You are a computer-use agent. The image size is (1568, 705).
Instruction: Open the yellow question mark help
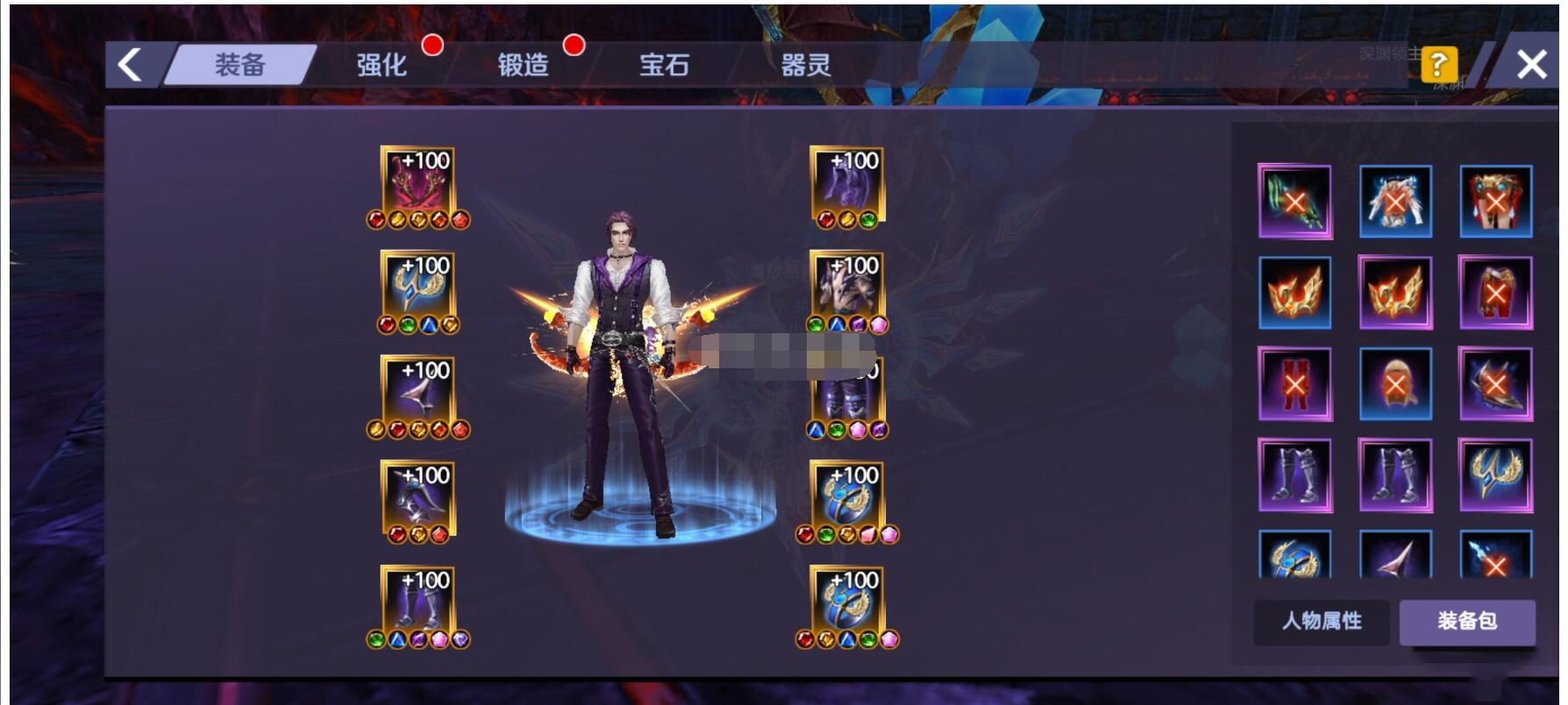point(1438,64)
